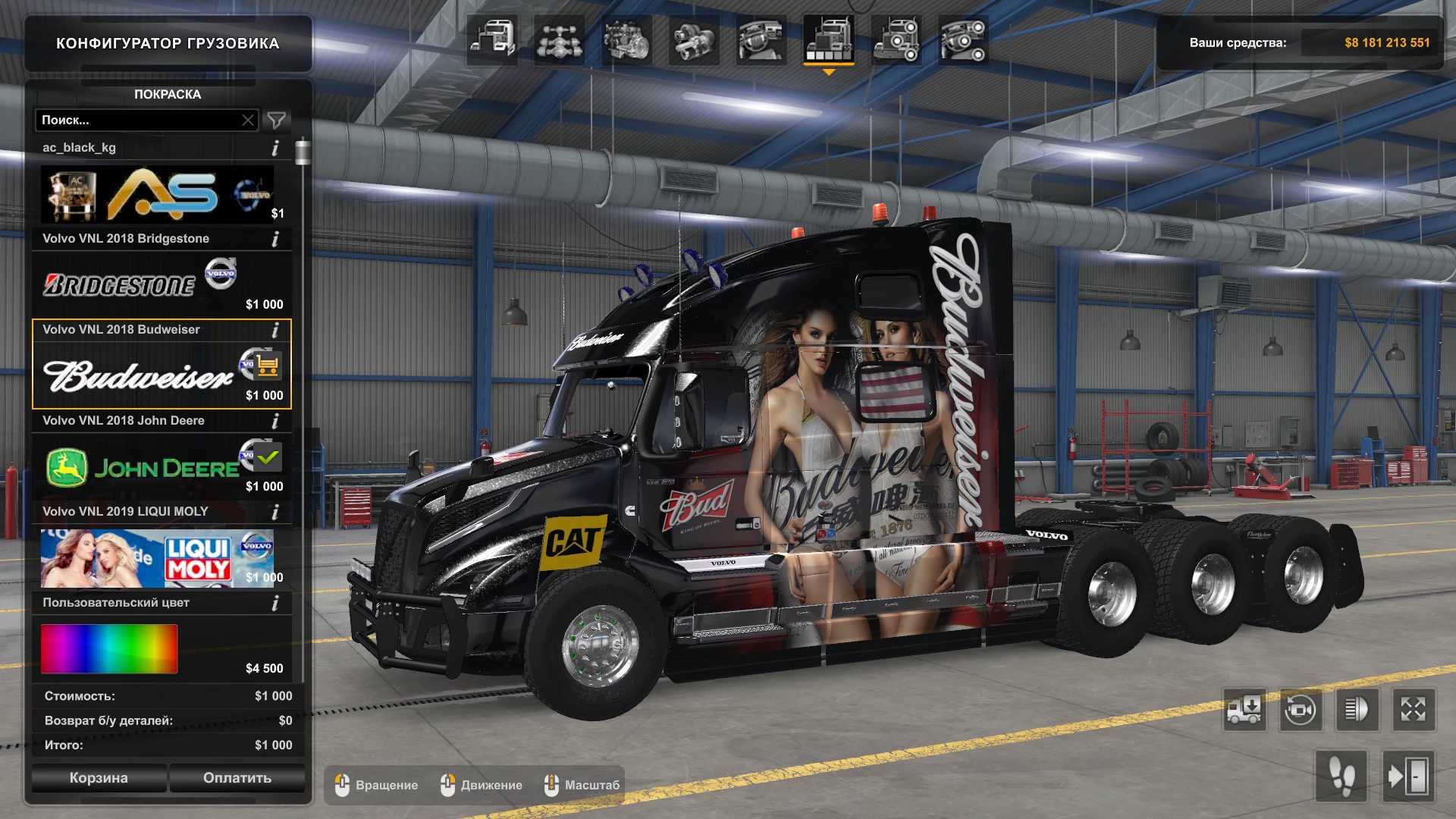The image size is (1456, 819).
Task: Open the paint list filter funnel
Action: pos(277,120)
